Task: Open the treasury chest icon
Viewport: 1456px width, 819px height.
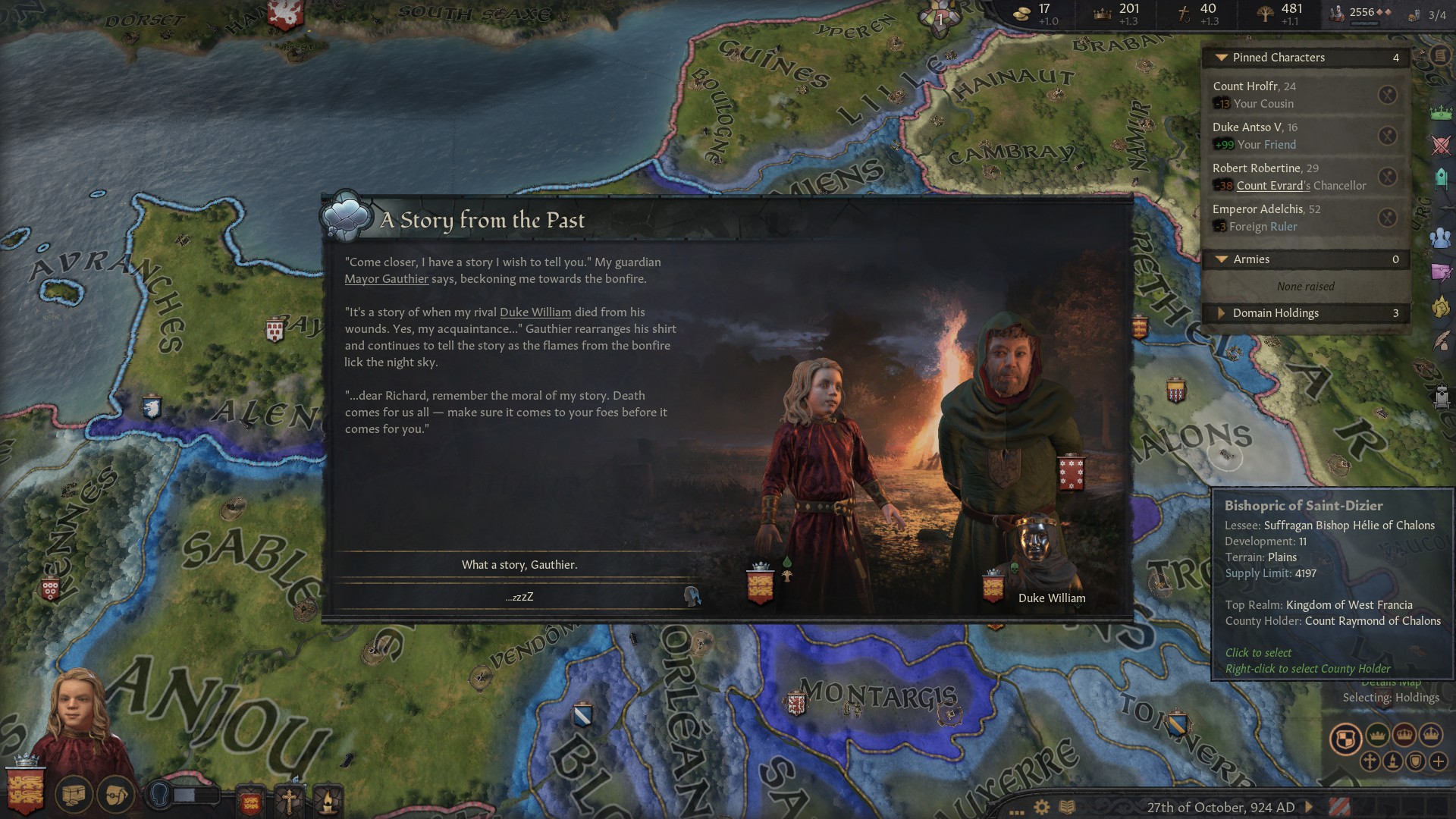Action: (74, 795)
